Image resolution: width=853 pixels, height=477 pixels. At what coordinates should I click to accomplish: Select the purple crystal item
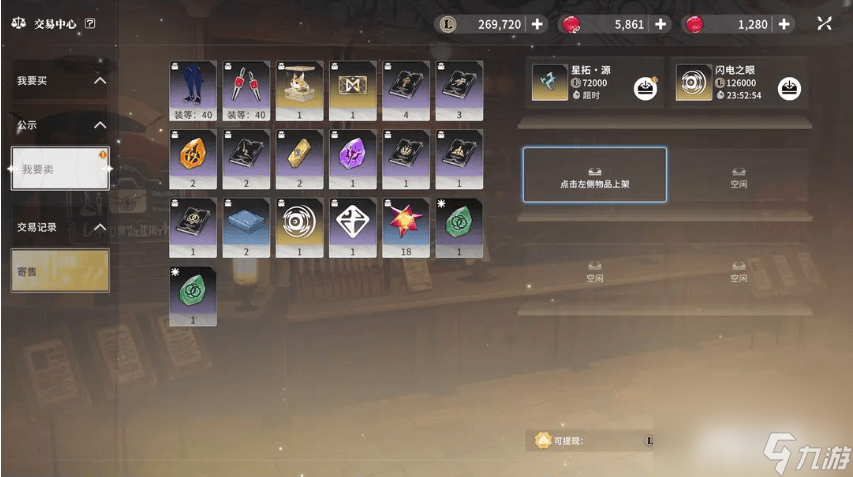coord(353,158)
